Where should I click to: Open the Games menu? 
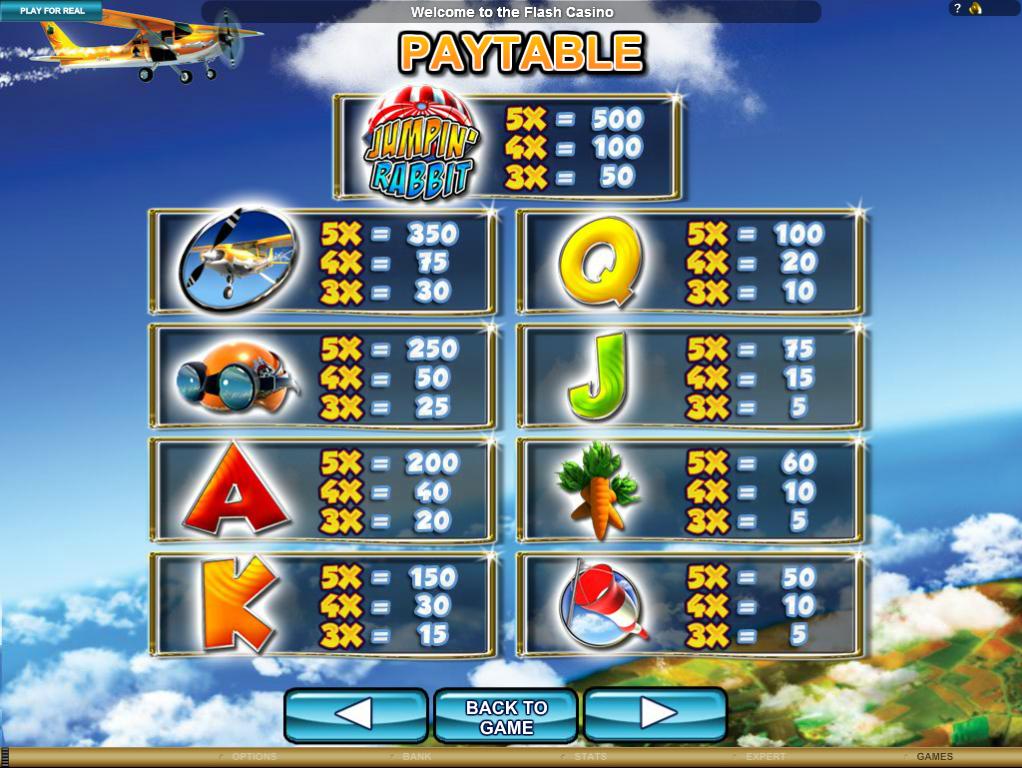(x=934, y=757)
